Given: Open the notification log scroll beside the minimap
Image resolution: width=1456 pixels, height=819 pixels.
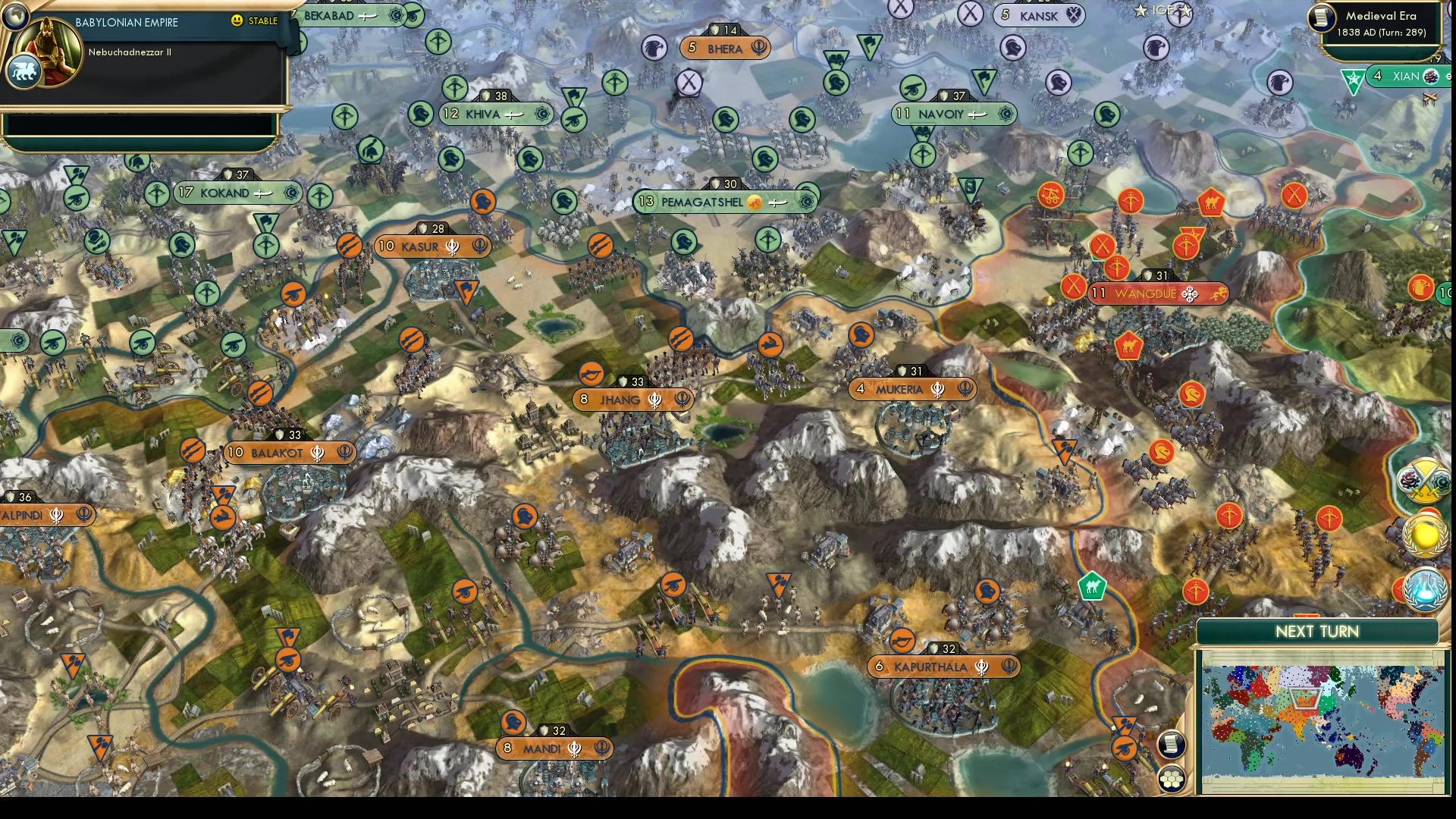Looking at the screenshot, I should [1171, 743].
